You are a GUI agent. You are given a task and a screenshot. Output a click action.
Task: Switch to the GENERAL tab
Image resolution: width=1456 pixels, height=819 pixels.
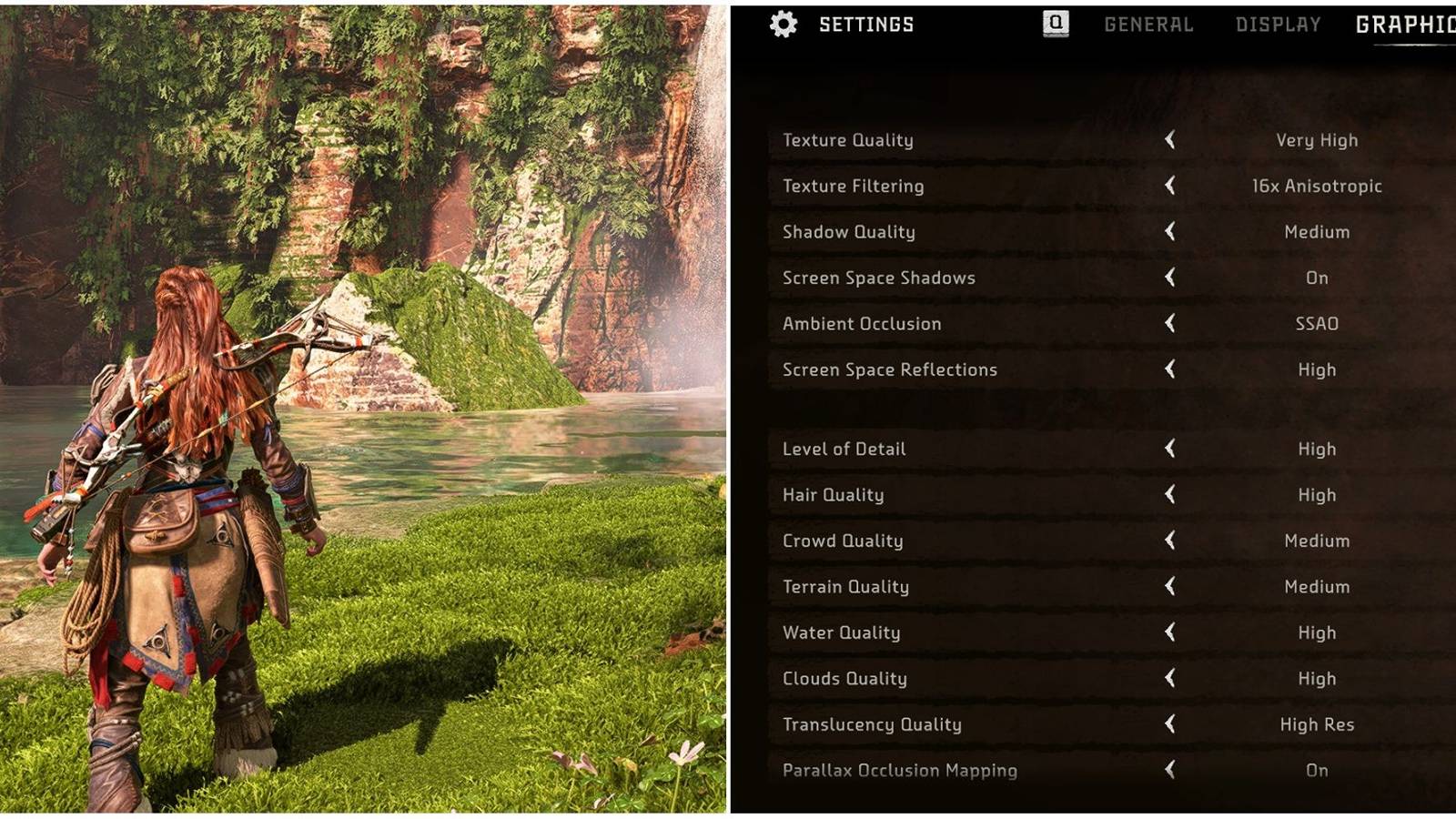(x=1148, y=25)
